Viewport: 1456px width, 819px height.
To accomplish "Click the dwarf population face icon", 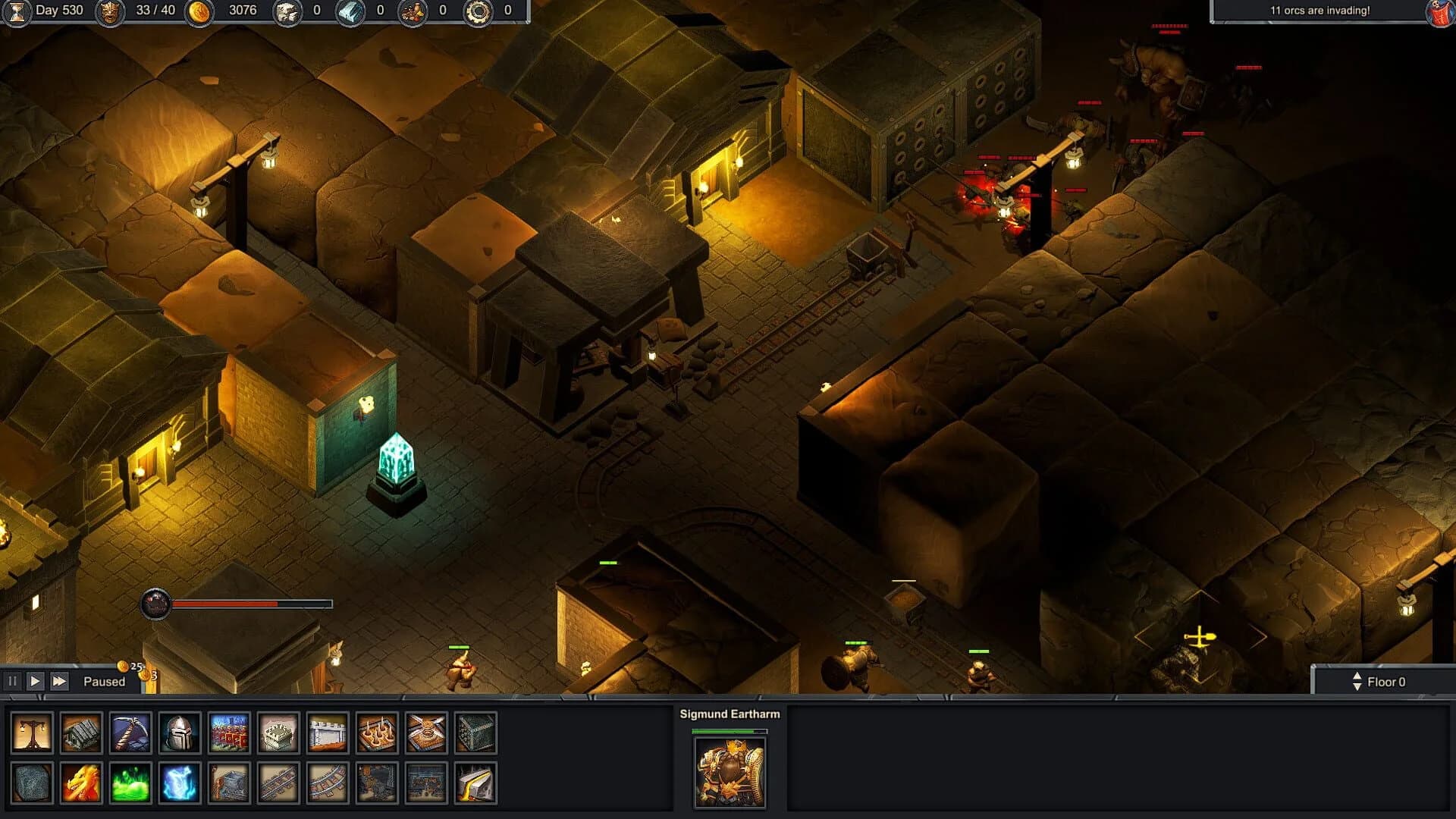I will (109, 12).
